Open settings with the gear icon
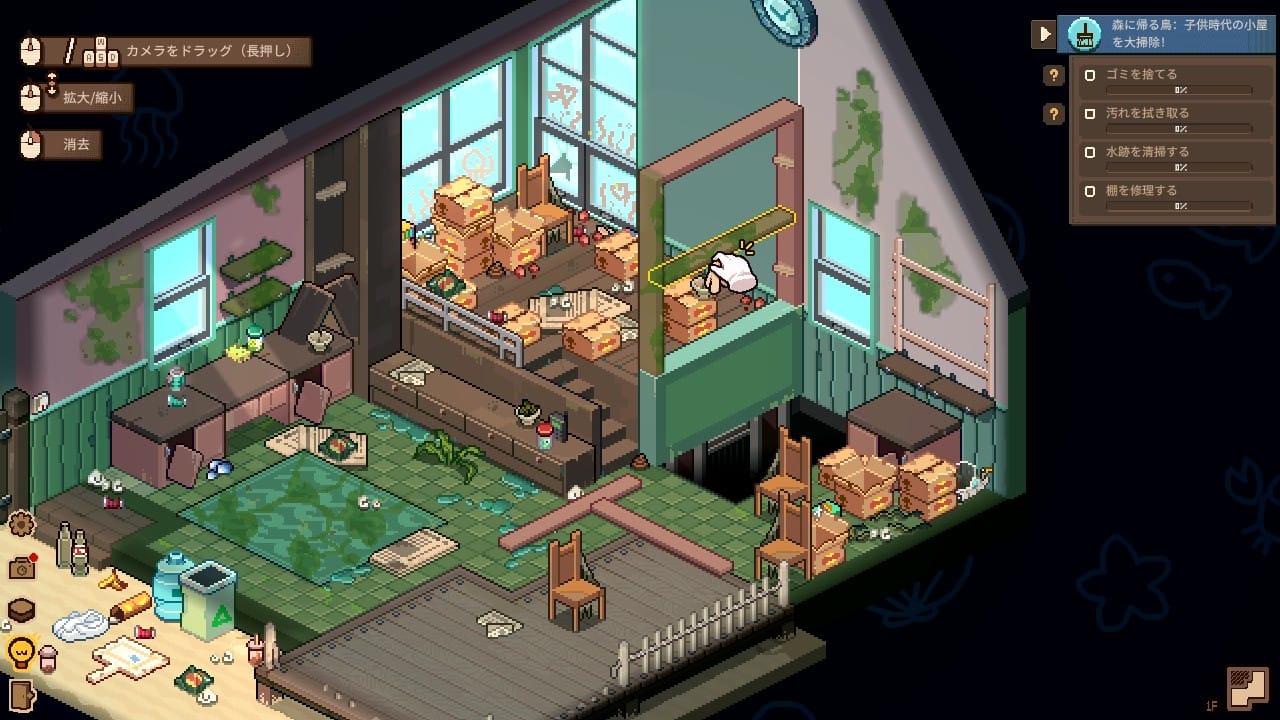This screenshot has height=720, width=1280. point(21,523)
